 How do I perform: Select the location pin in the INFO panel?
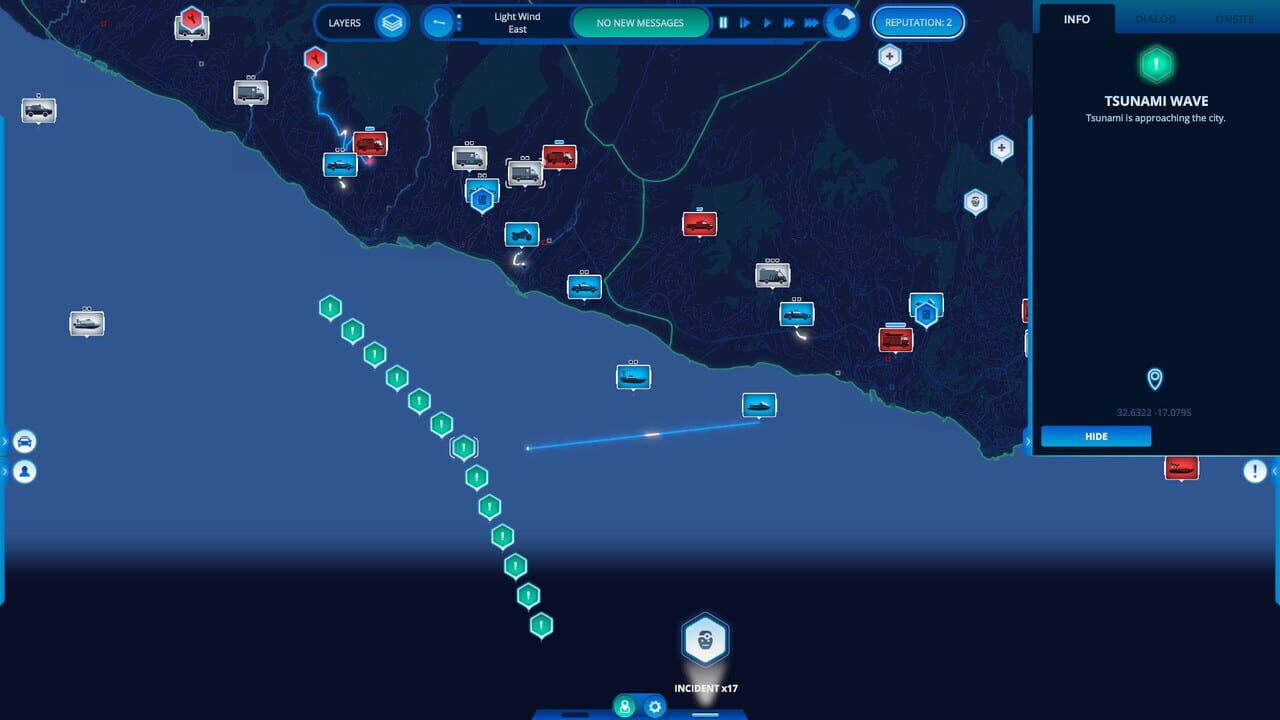click(1153, 380)
